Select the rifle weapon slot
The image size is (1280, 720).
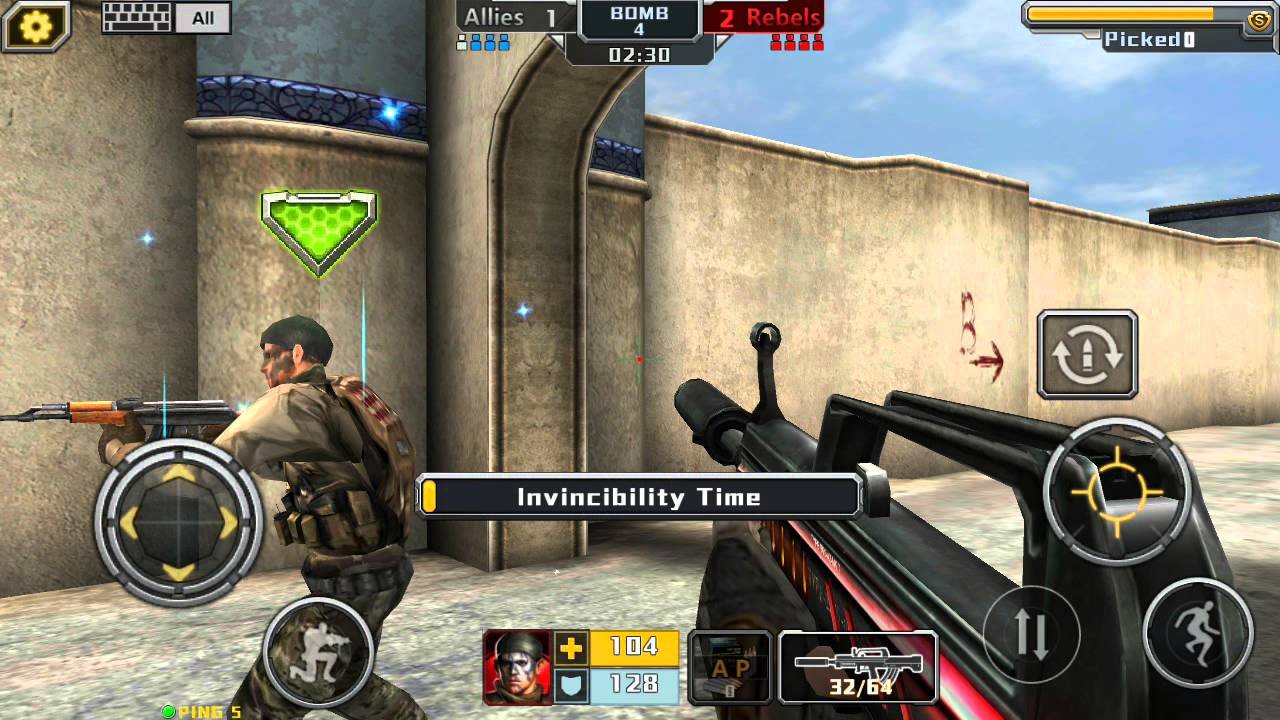[x=858, y=667]
